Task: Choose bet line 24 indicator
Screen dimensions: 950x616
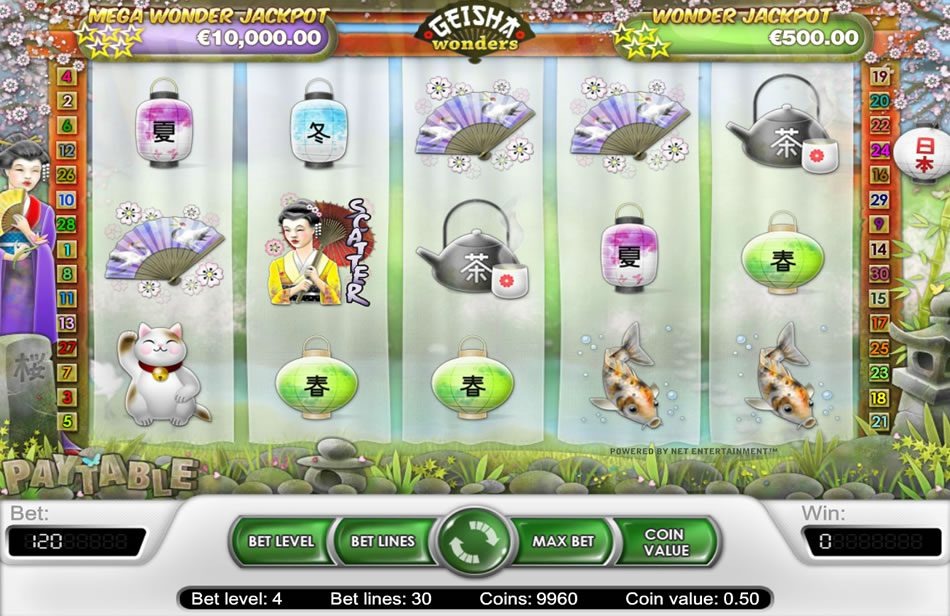Action: click(x=880, y=150)
